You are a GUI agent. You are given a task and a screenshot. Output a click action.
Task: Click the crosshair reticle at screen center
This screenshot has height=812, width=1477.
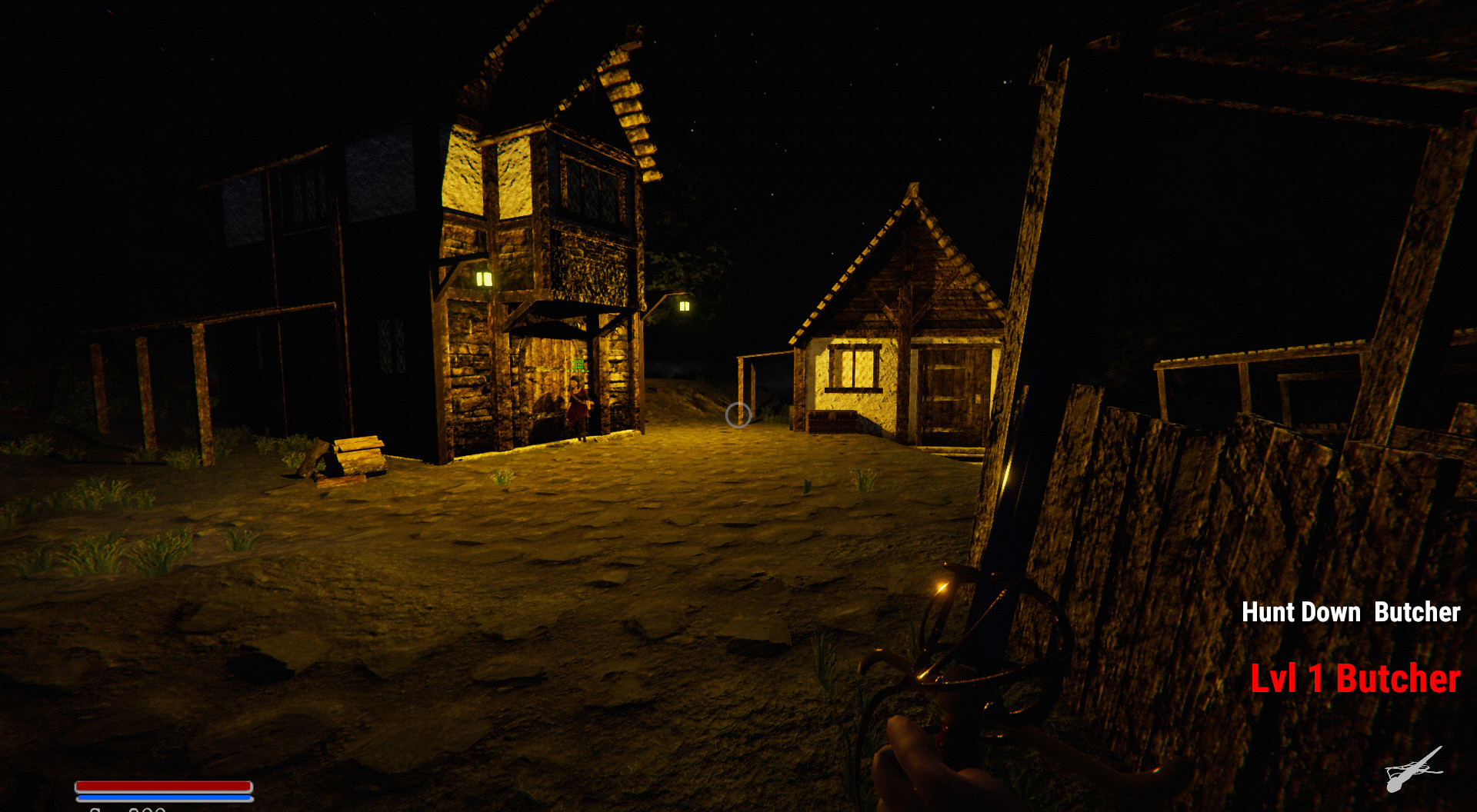pos(740,417)
